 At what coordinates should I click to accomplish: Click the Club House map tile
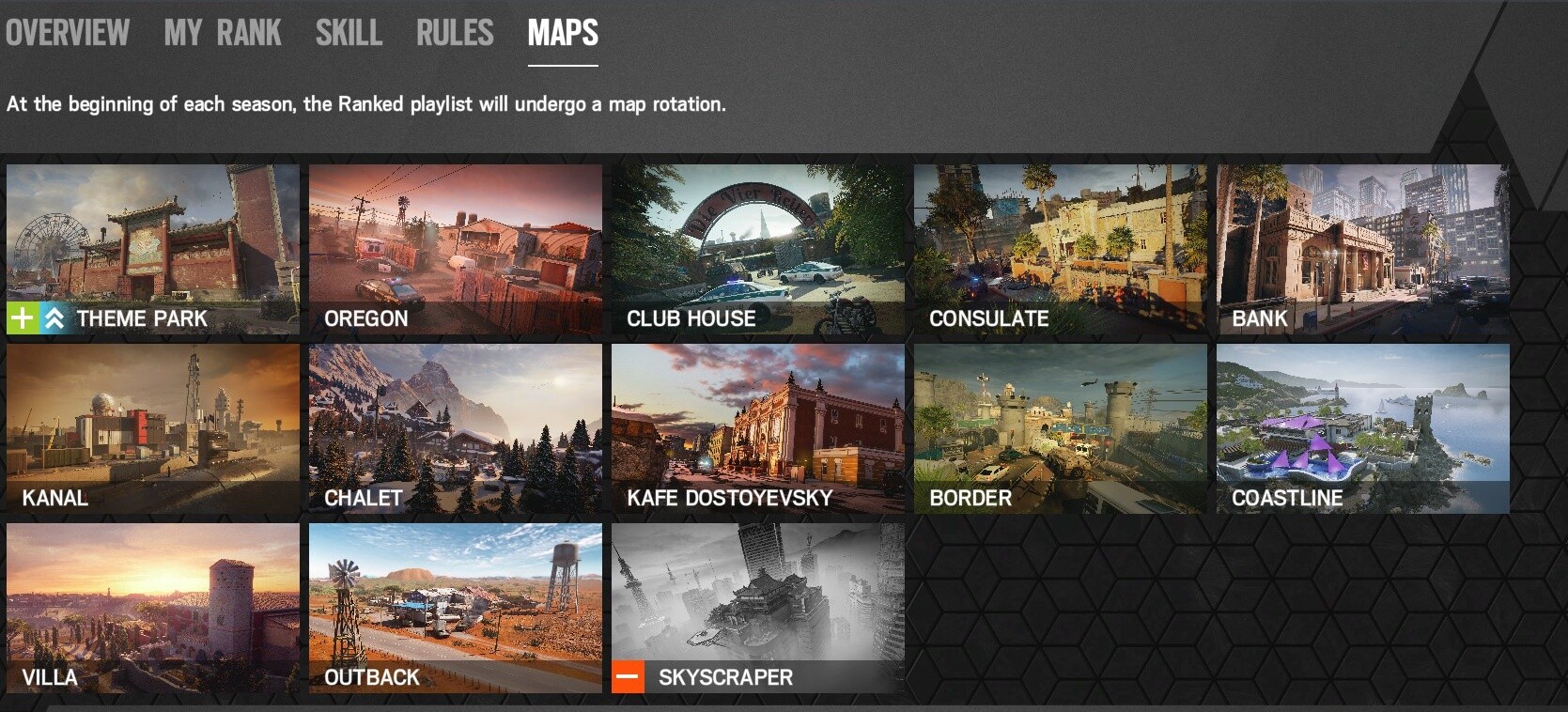[x=758, y=249]
